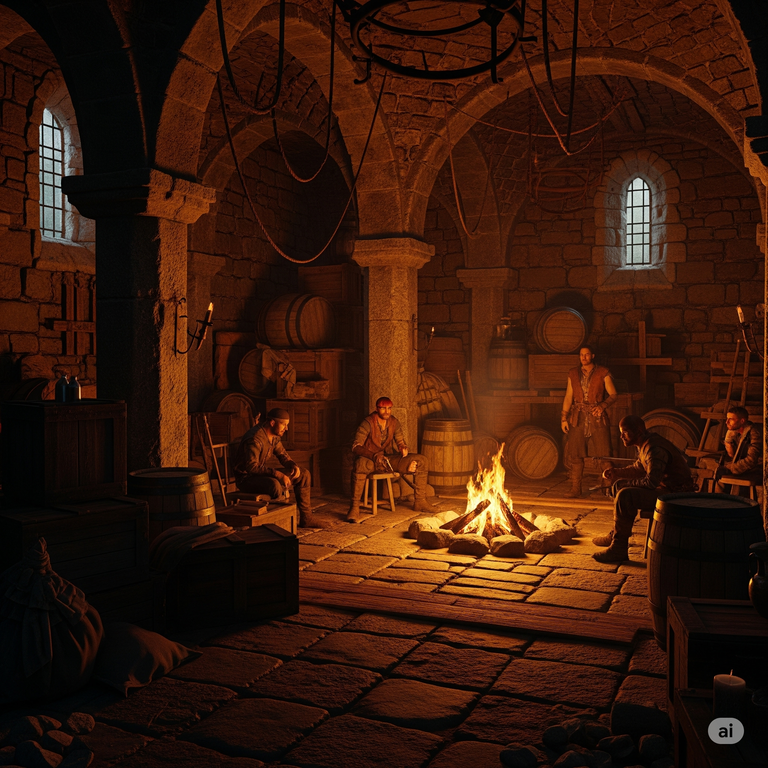Click the "ai" badge overlay
The width and height of the screenshot is (768, 768).
point(726,731)
